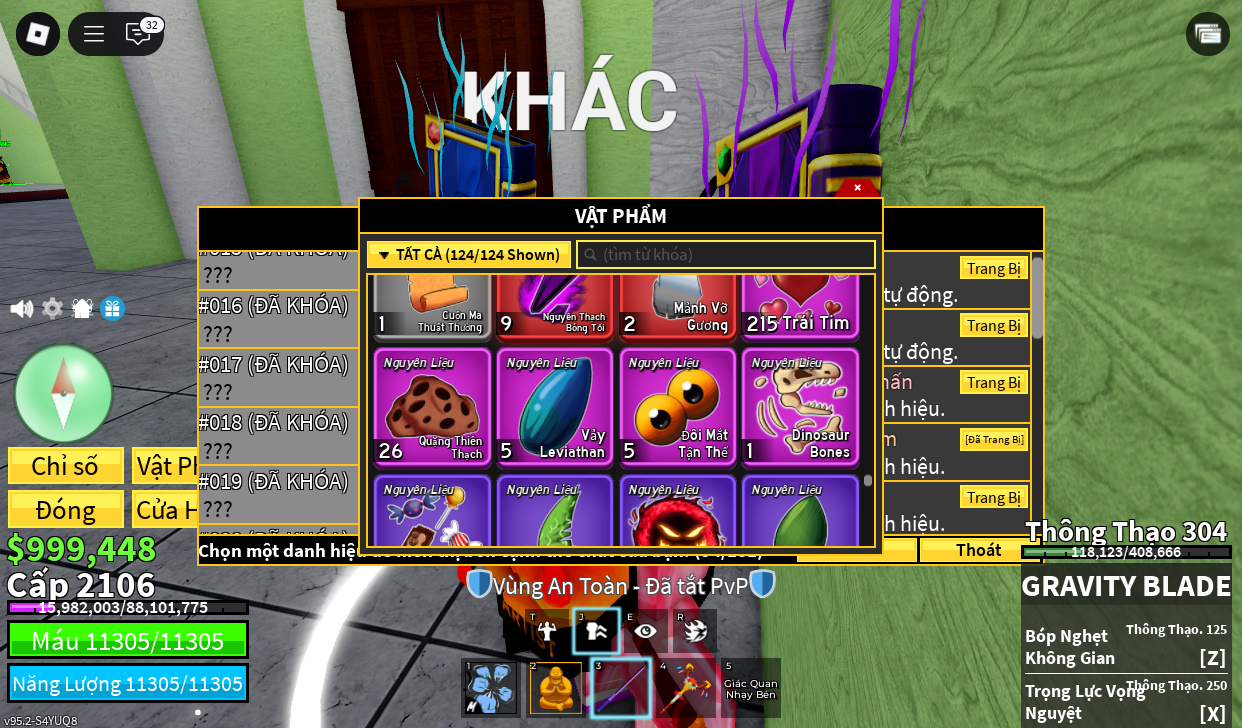Click the Đóng button
Screen dimensions: 1242x728
[66, 509]
